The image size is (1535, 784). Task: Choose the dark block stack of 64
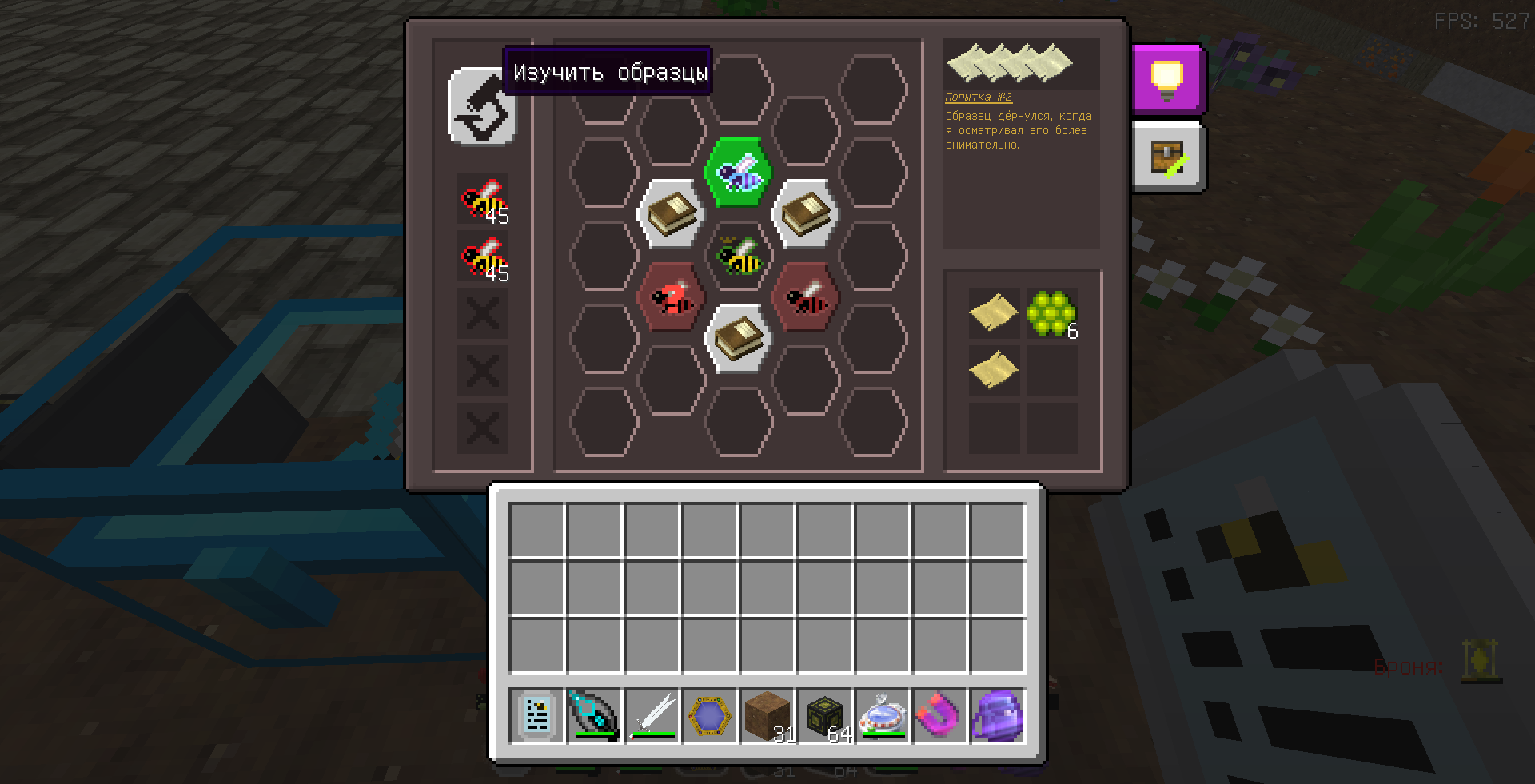[x=825, y=715]
